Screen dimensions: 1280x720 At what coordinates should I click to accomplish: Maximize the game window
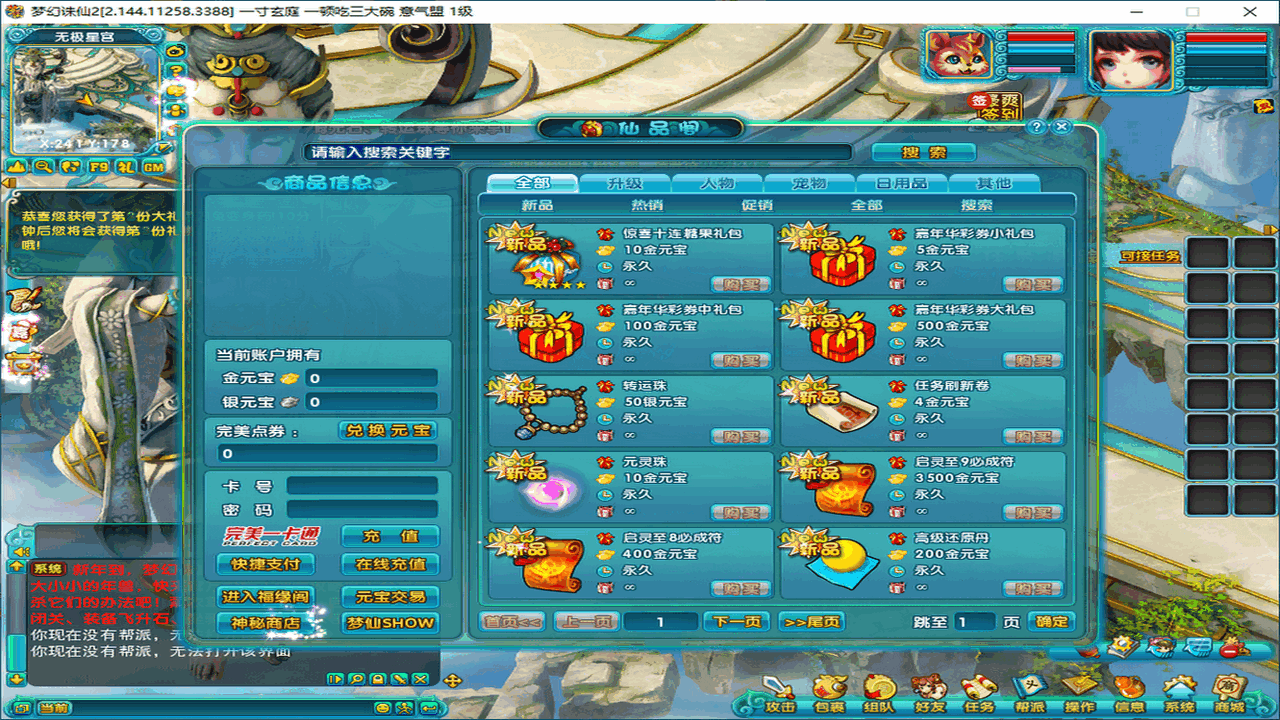tap(1192, 11)
